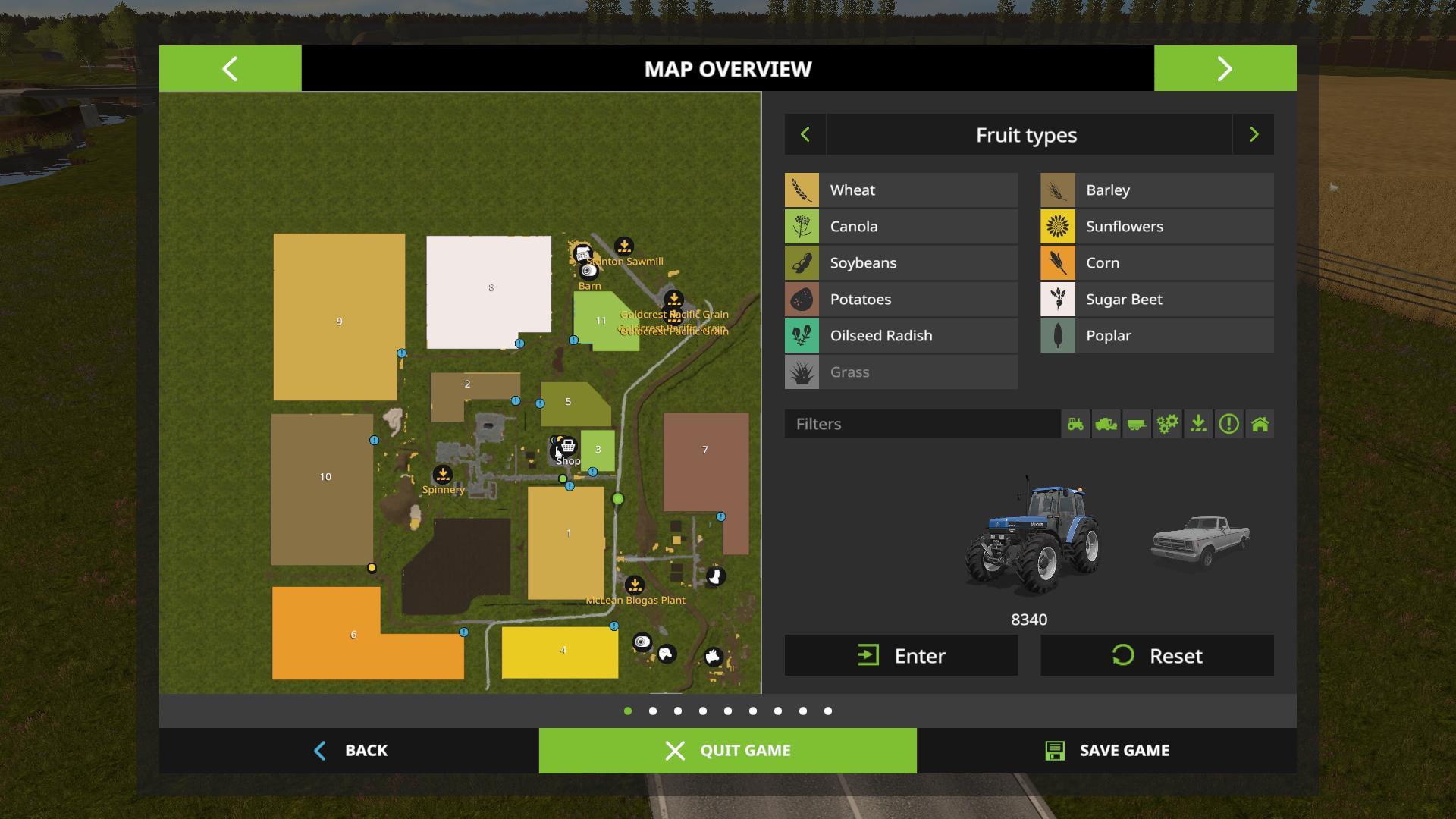The width and height of the screenshot is (1456, 819).
Task: Quit the game
Action: click(x=727, y=751)
